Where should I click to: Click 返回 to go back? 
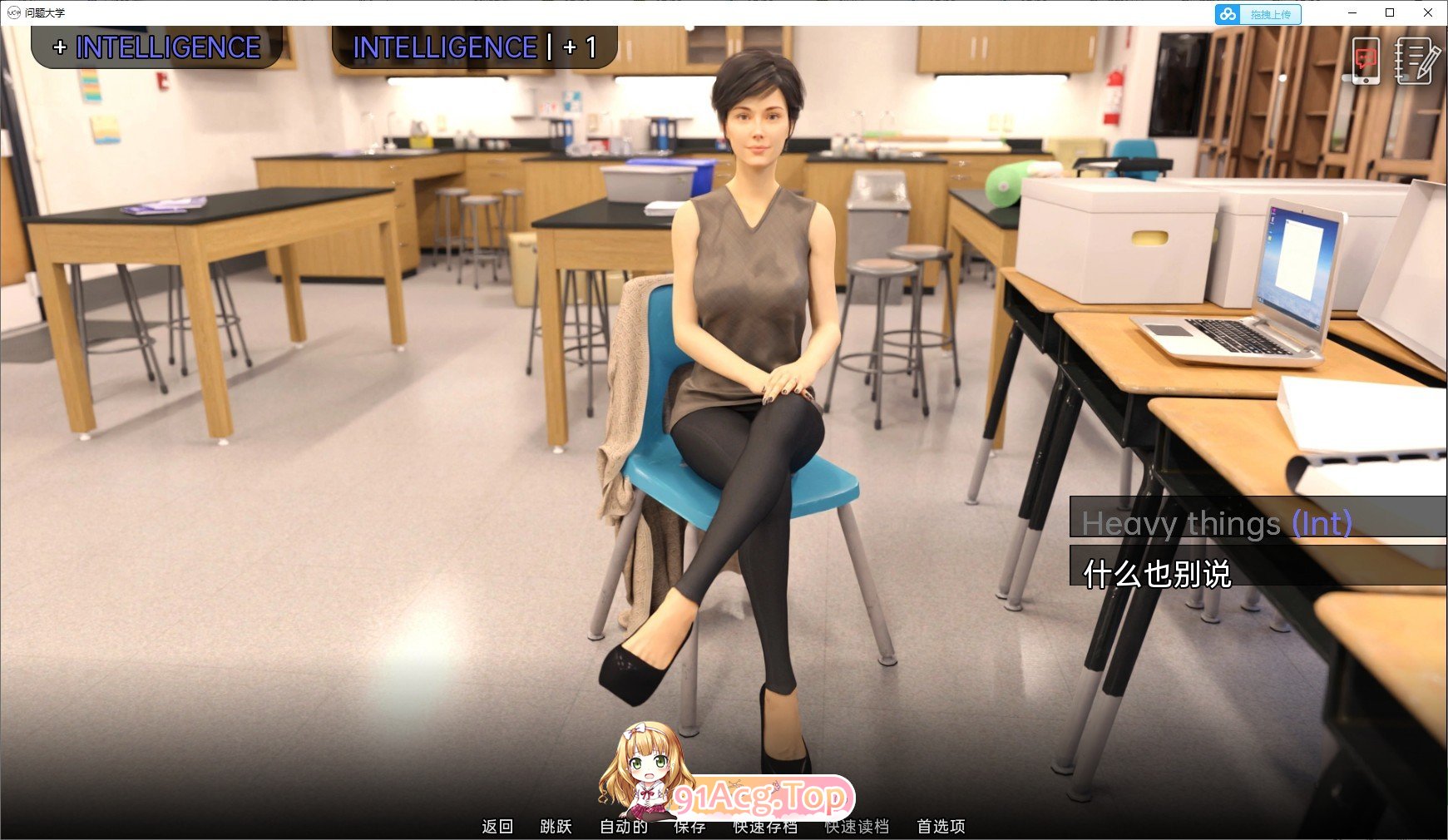(x=497, y=827)
